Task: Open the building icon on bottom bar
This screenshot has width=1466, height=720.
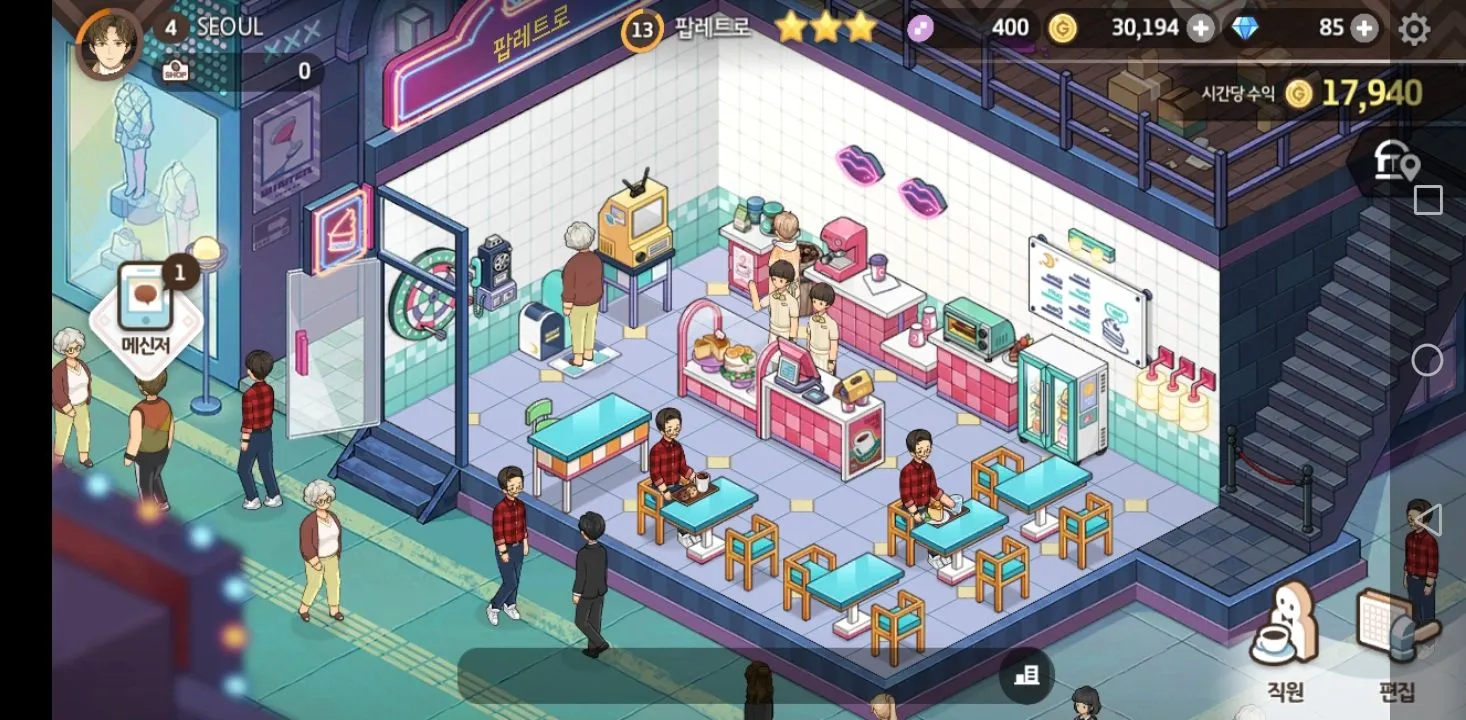Action: (1026, 677)
